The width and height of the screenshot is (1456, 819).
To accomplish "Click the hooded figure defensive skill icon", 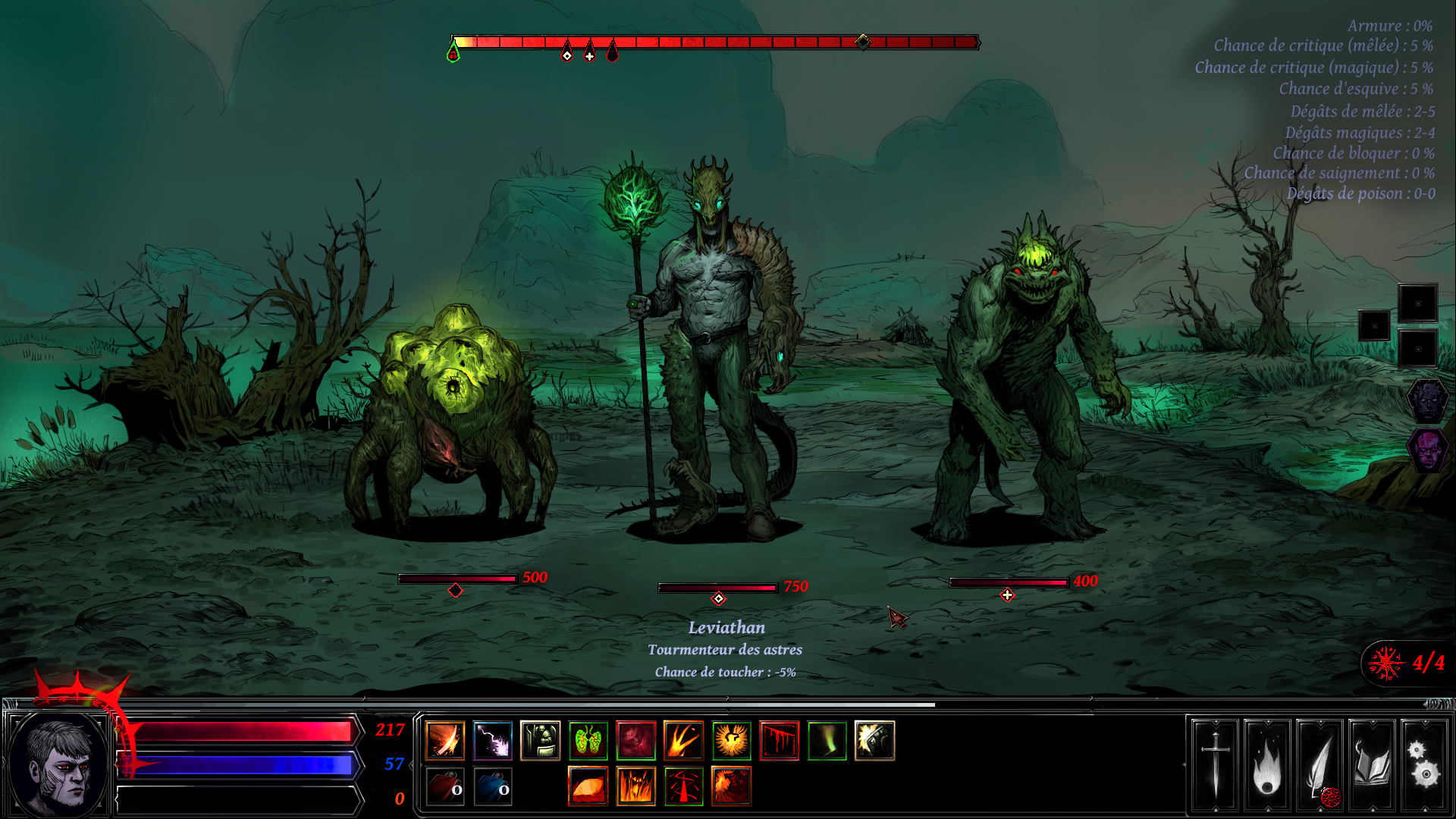I will [540, 741].
